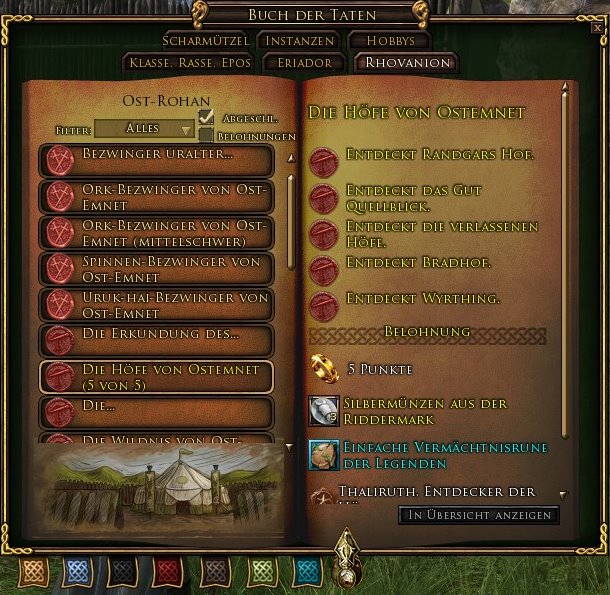This screenshot has width=610, height=595.
Task: Select Uruk-hai-Bezwinger von Ost-Emnet deed
Action: [x=156, y=304]
